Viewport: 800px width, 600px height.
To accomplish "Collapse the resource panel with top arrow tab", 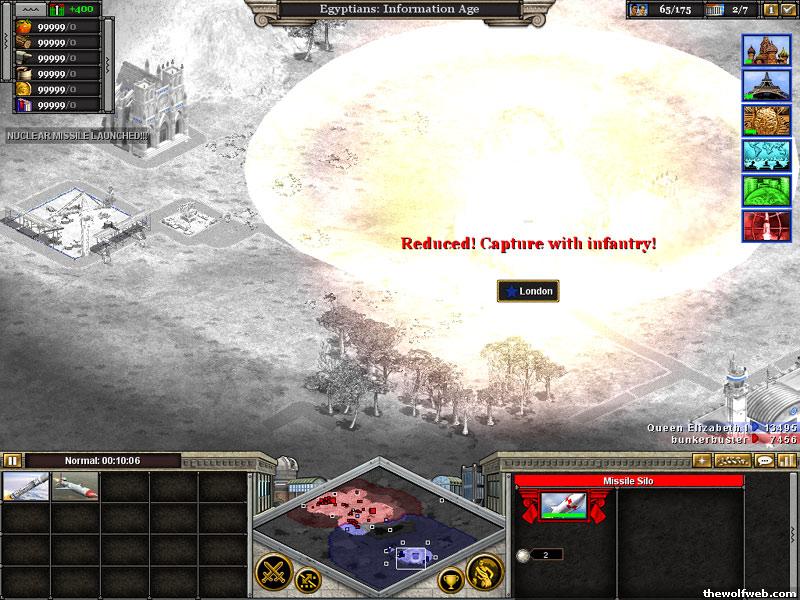I will pyautogui.click(x=27, y=9).
